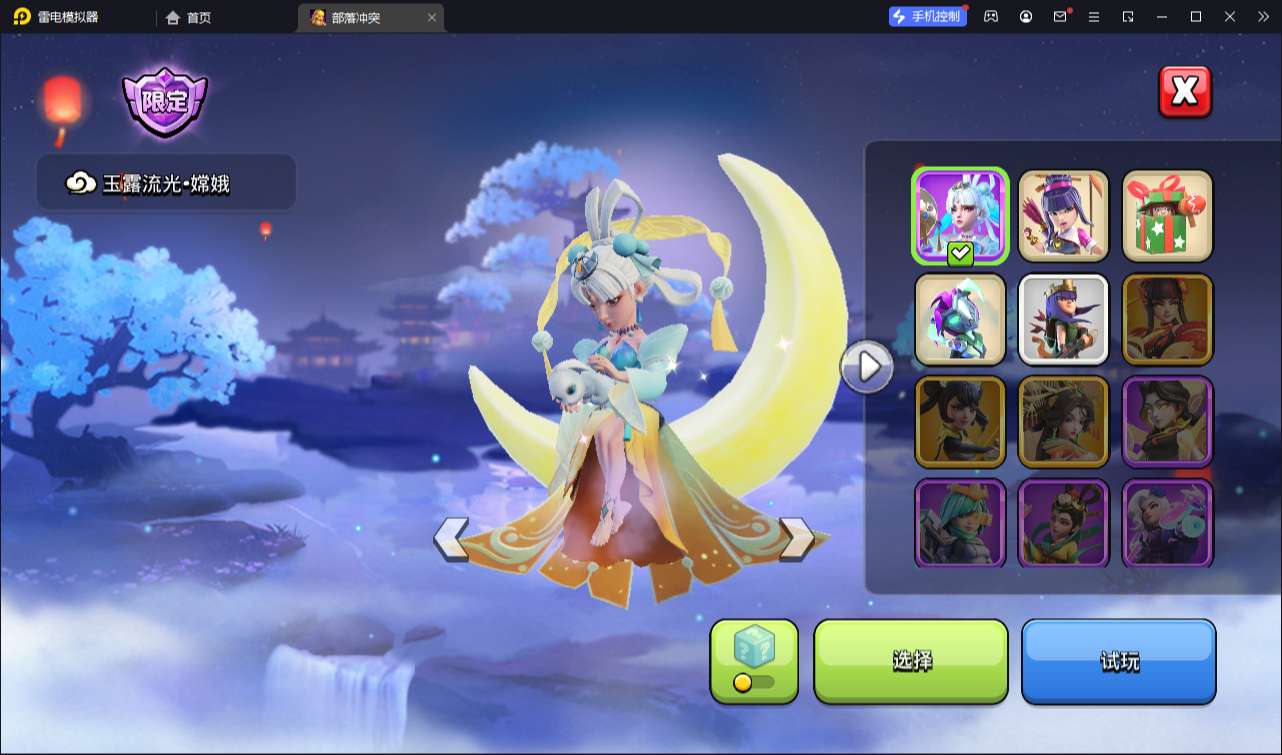Try out the skin with 试玩
Image resolution: width=1282 pixels, height=755 pixels.
(x=1118, y=661)
